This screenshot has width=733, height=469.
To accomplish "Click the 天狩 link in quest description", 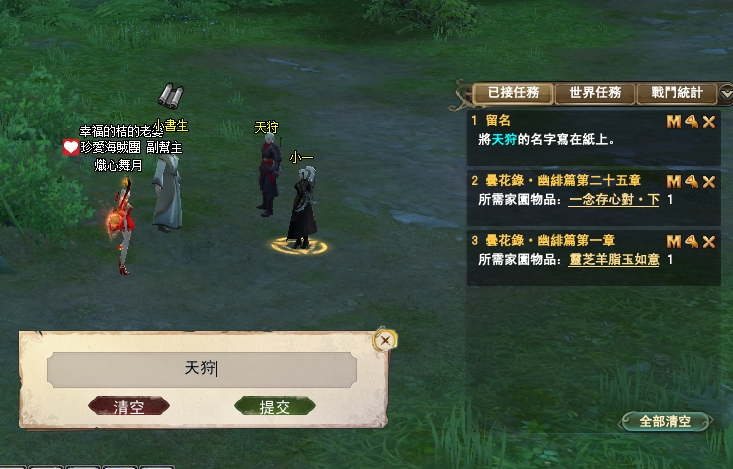I will point(505,140).
